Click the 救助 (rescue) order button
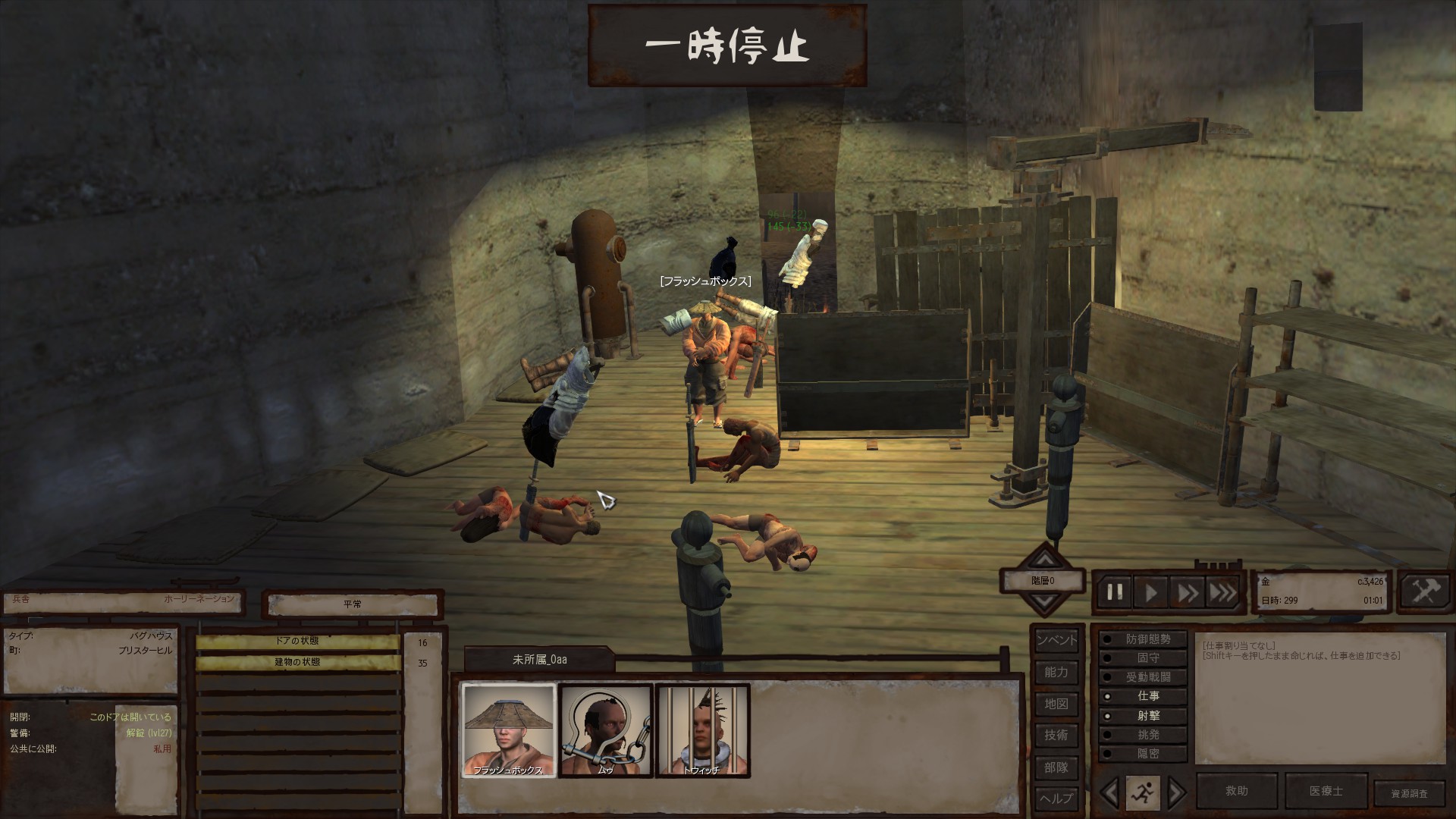The width and height of the screenshot is (1456, 819). [x=1237, y=791]
